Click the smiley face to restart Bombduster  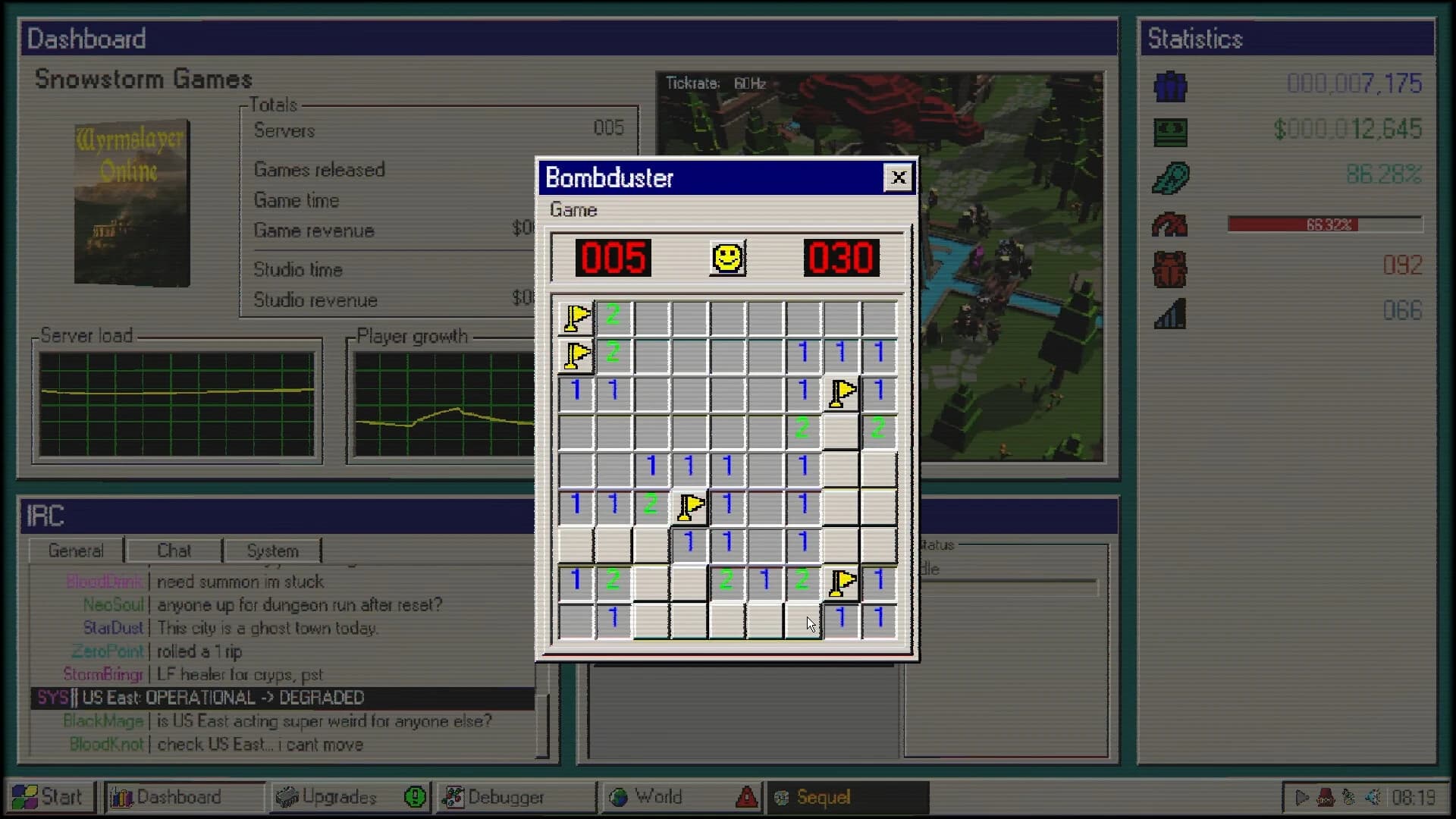[x=726, y=259]
